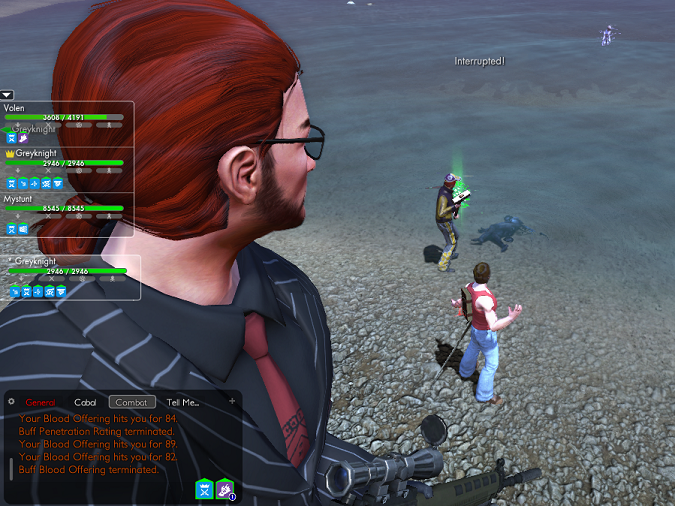Click the purple sprint buff icon near chat

coord(225,488)
